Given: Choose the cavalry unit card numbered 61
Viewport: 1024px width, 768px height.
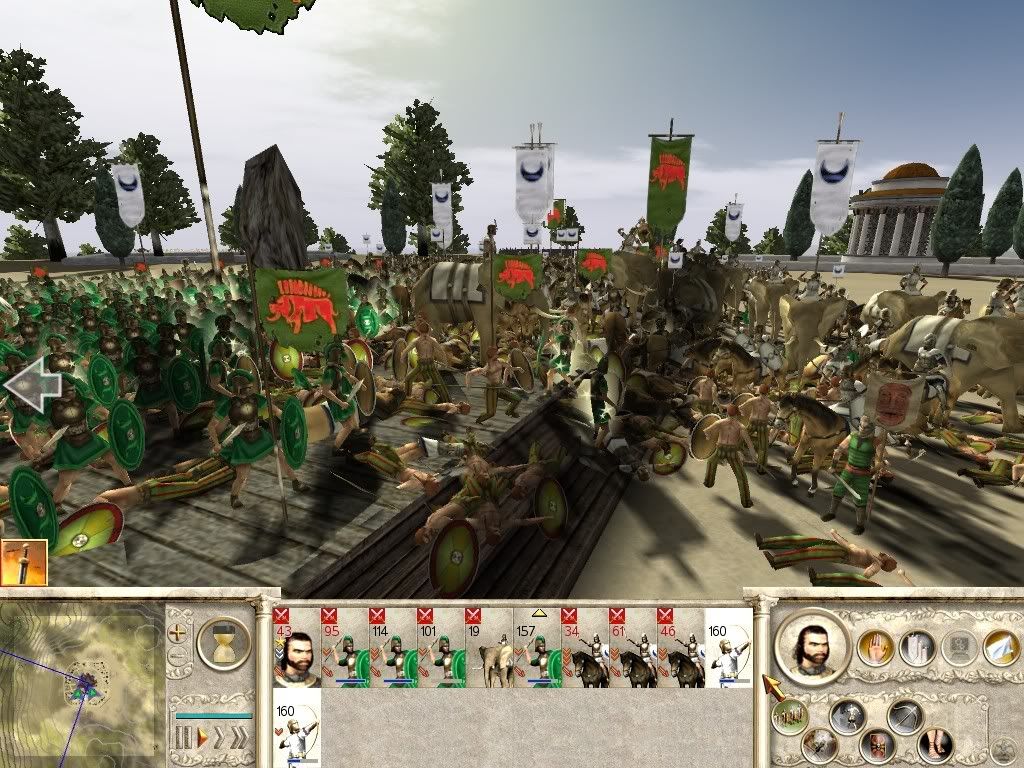Looking at the screenshot, I should coord(633,648).
